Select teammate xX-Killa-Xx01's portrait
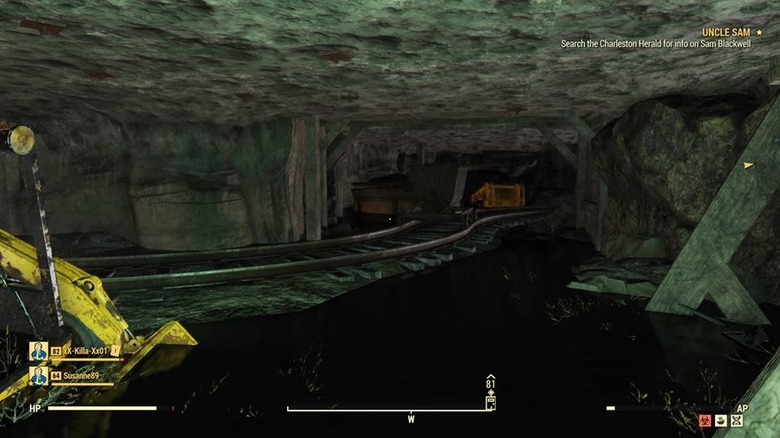Image resolution: width=780 pixels, height=438 pixels. click(39, 351)
